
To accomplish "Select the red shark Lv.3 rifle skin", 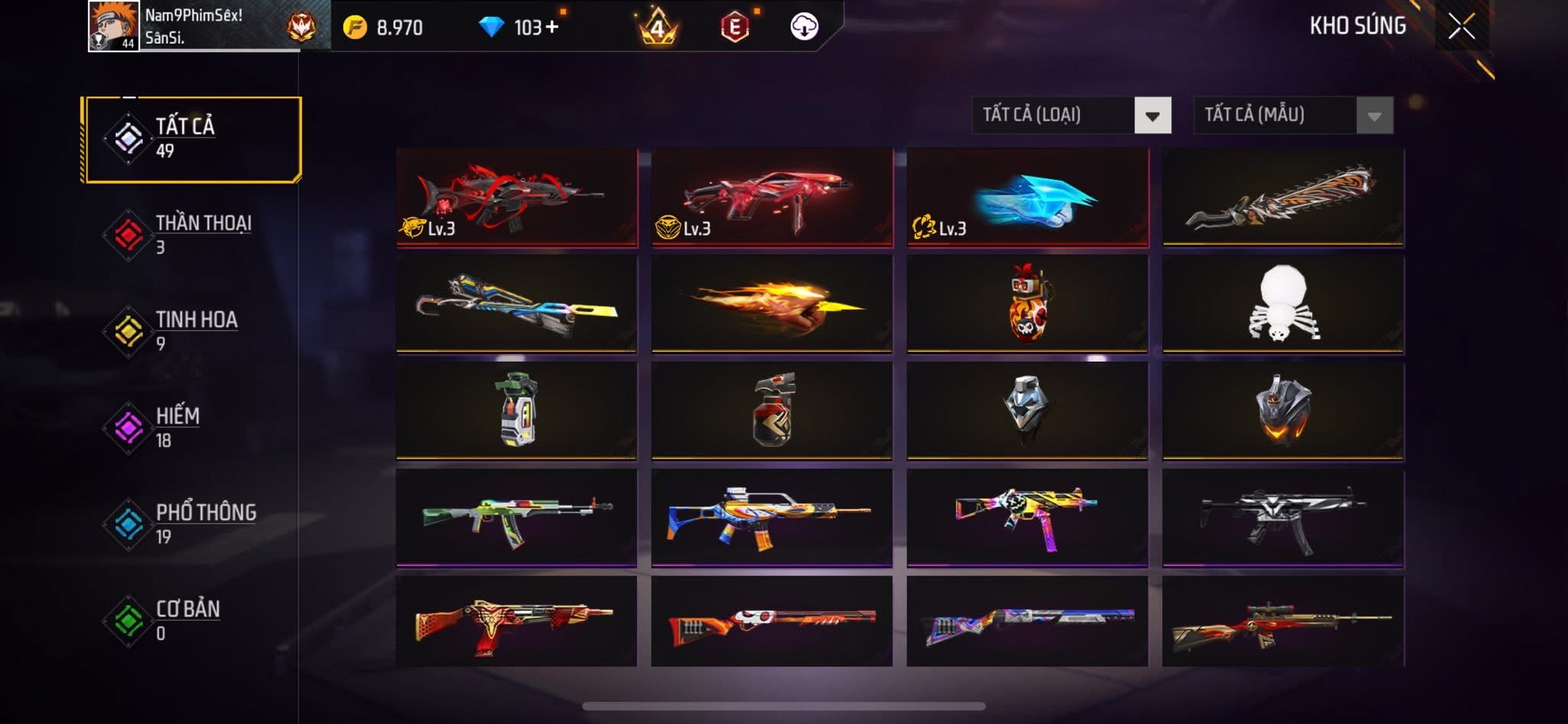I will [517, 197].
